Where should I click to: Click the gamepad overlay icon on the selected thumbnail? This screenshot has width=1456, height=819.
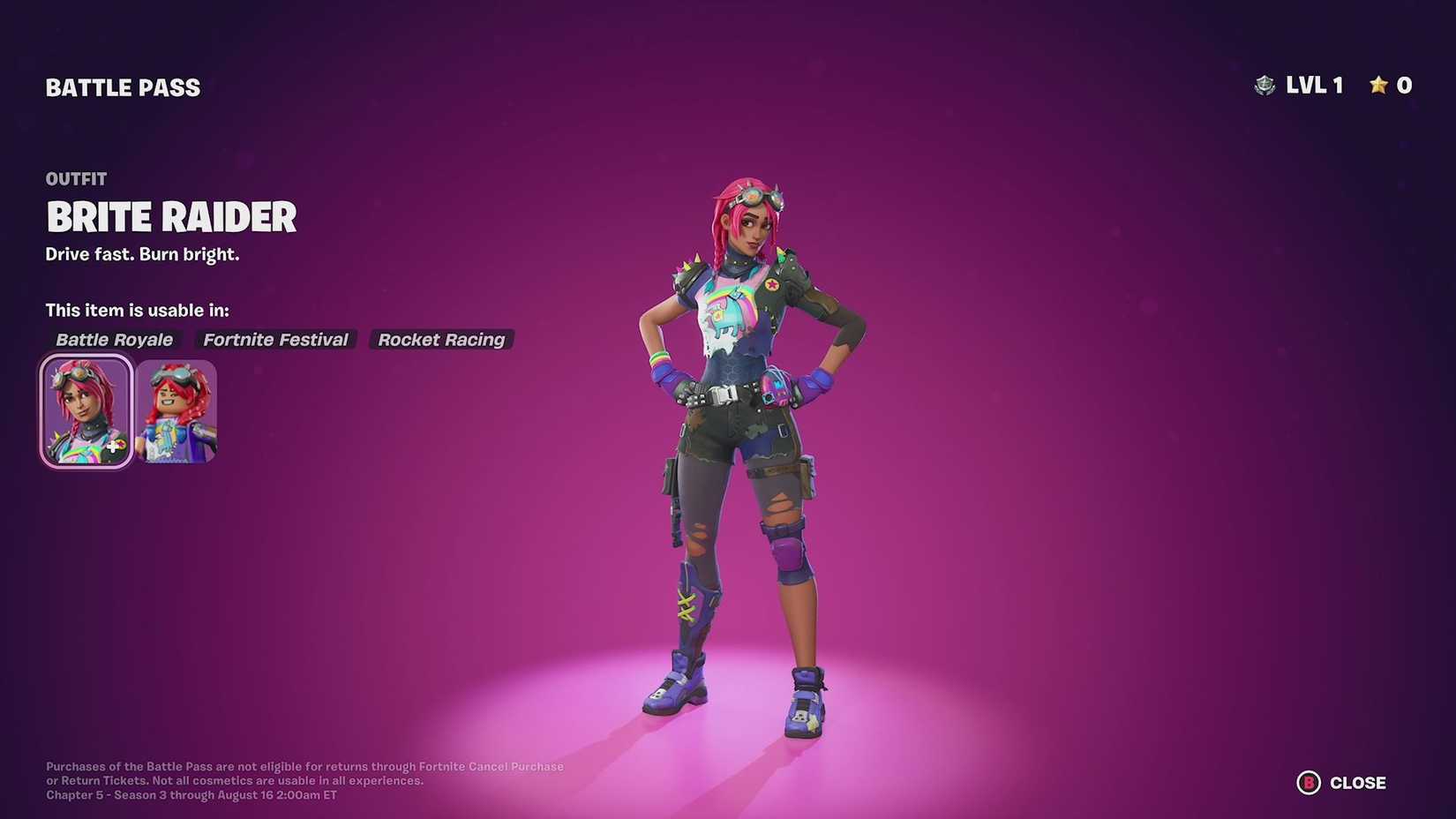pyautogui.click(x=113, y=447)
